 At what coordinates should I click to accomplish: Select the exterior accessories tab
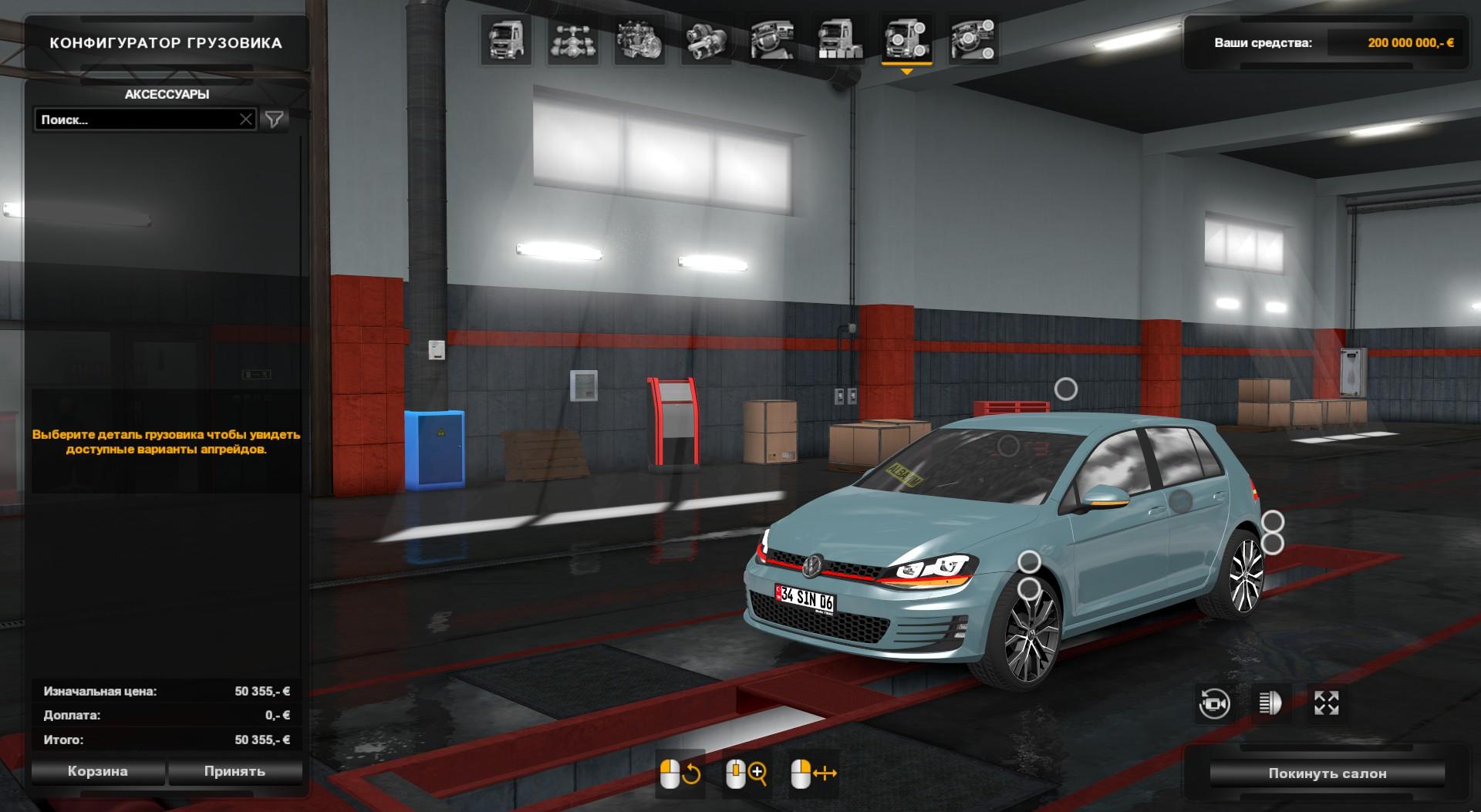click(x=906, y=40)
